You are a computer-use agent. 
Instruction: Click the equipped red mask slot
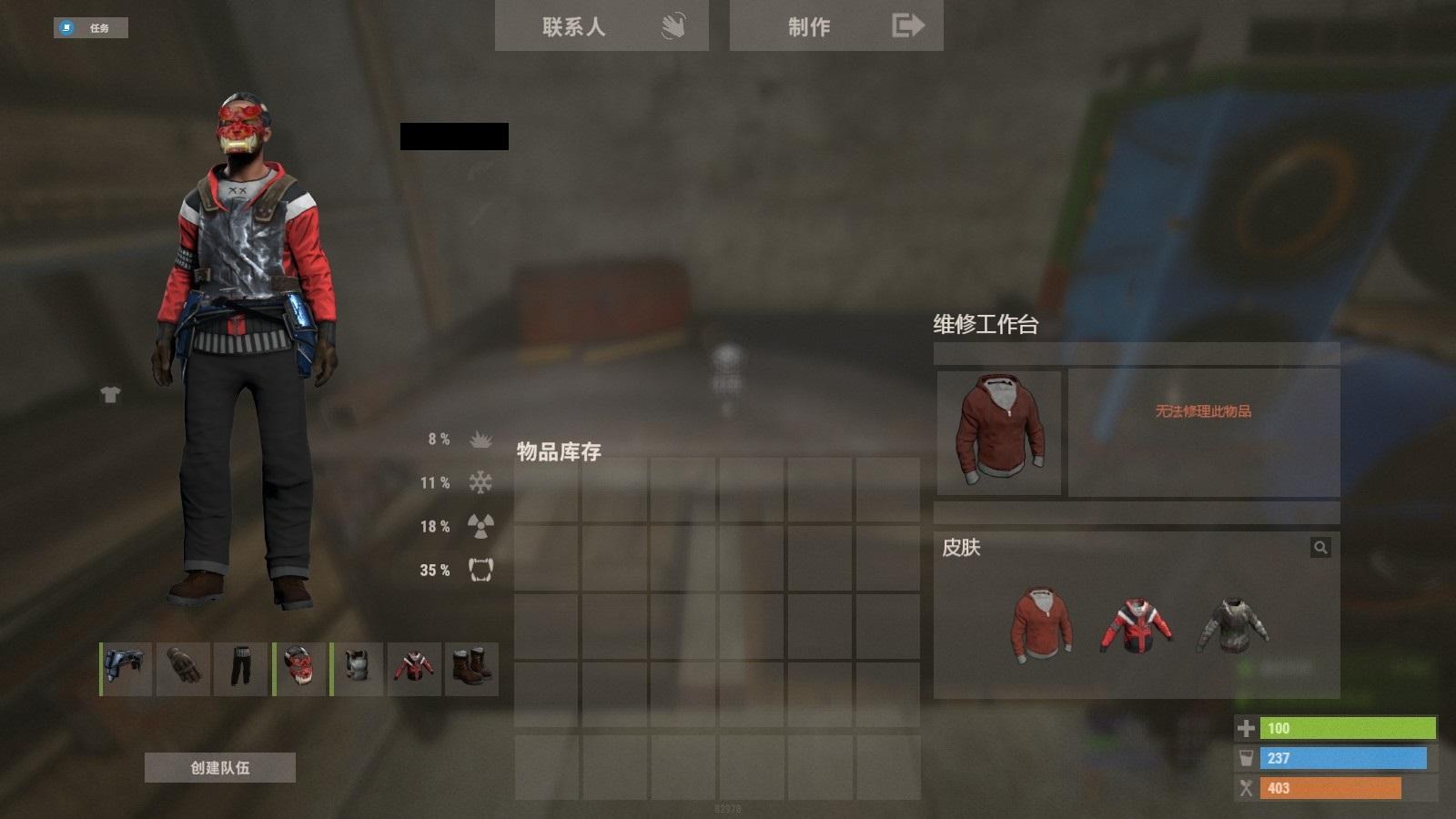(298, 669)
